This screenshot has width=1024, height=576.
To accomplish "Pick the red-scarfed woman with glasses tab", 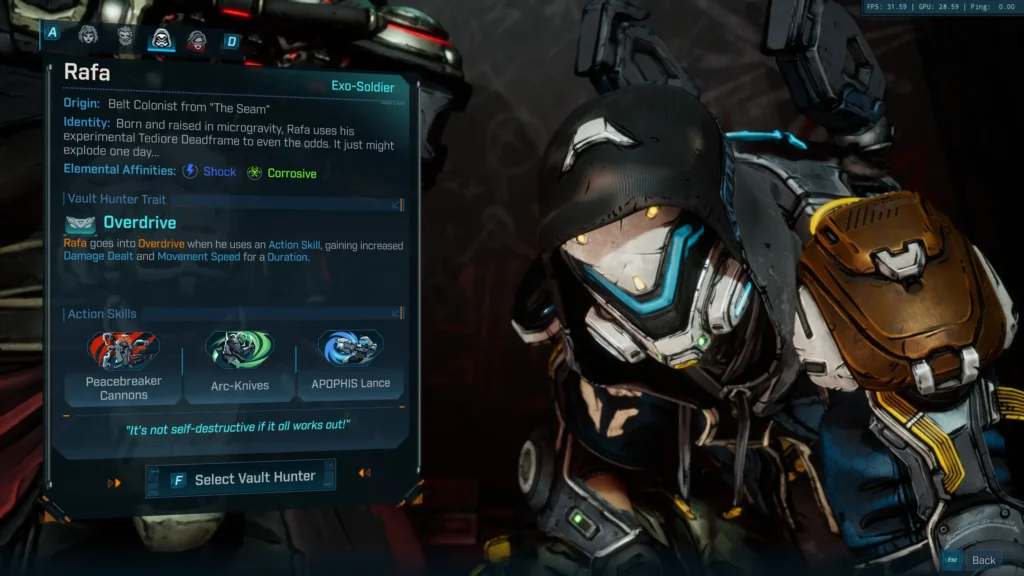I will click(x=196, y=40).
